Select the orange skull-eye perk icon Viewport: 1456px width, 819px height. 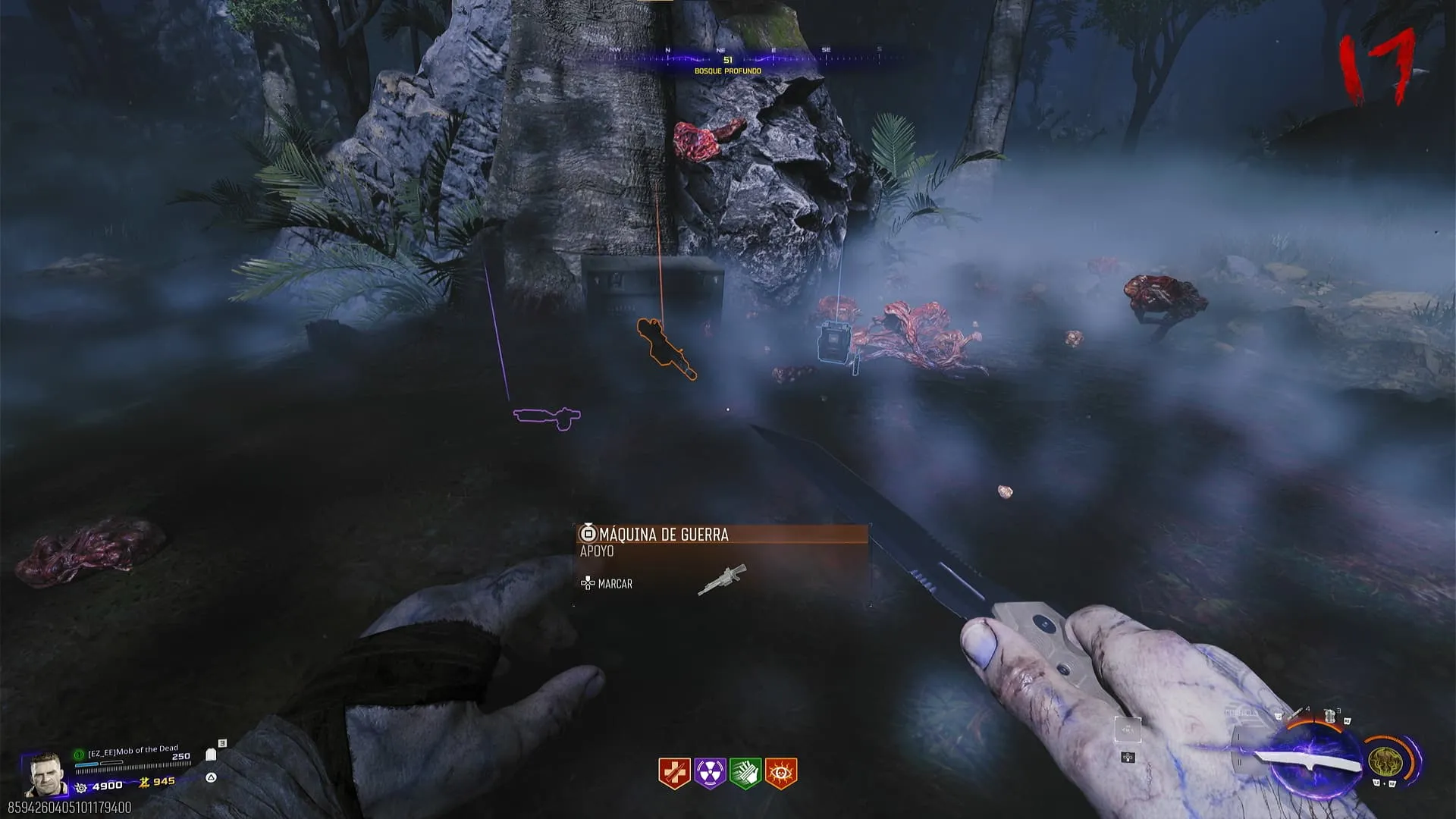(781, 773)
